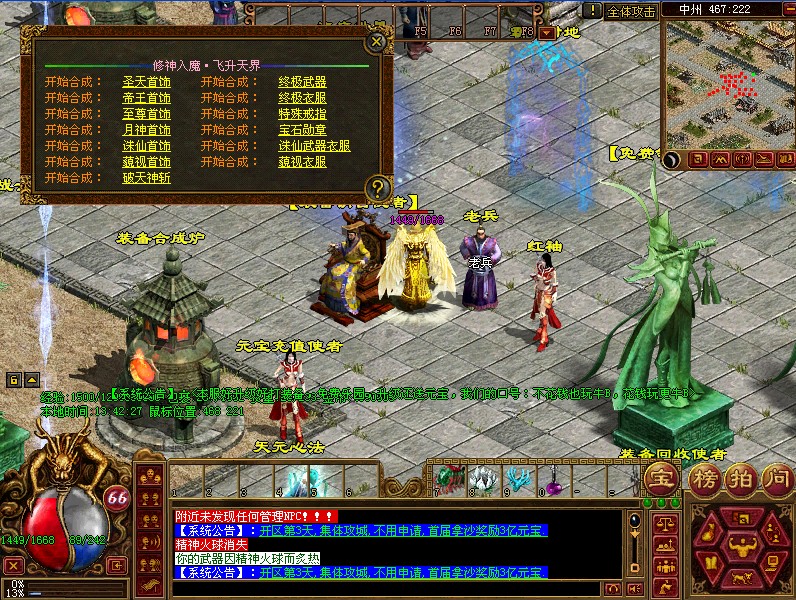This screenshot has height=600, width=796.
Task: Close the 修神入魔 synthesis dialog
Action: (376, 42)
